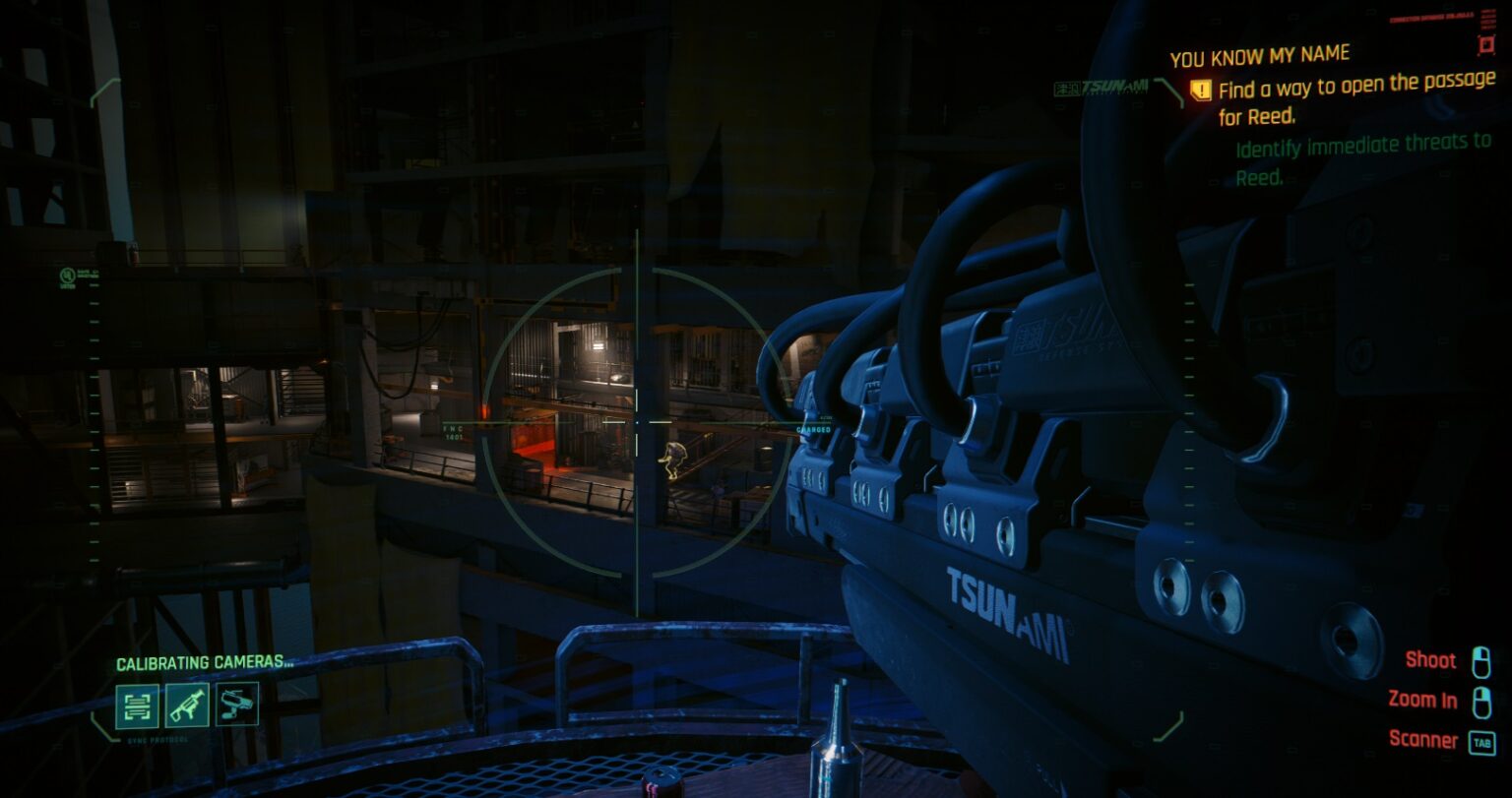
Task: Click the left mouse icon next to Shoot
Action: (x=1483, y=660)
